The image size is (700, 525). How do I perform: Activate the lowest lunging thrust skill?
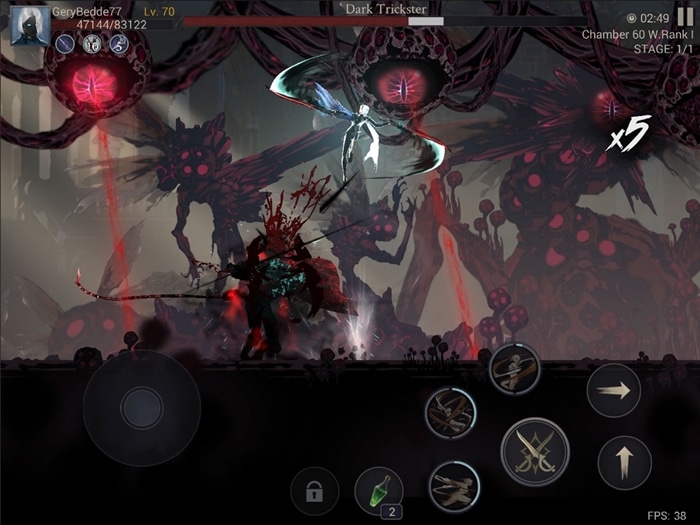(x=454, y=486)
